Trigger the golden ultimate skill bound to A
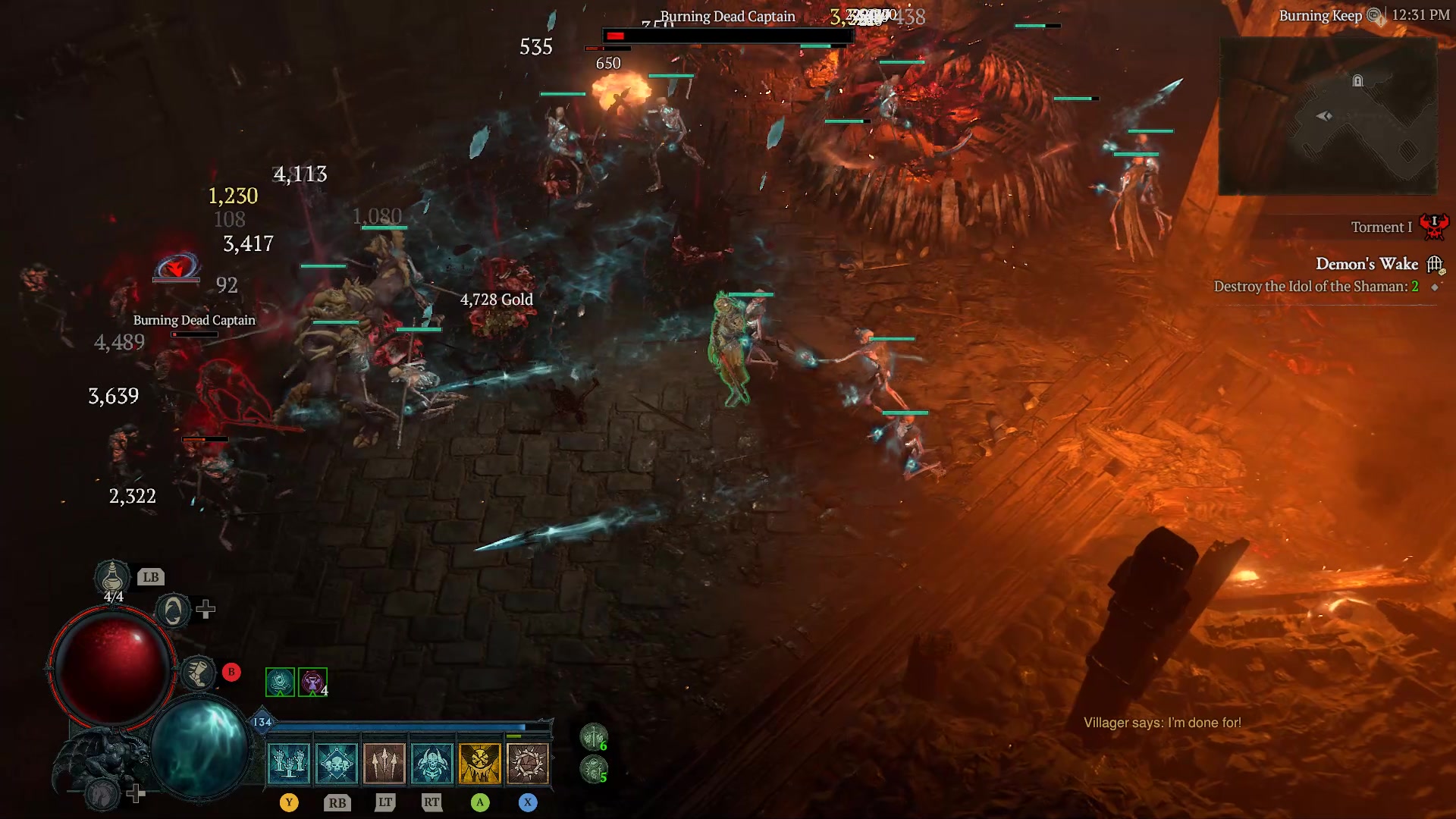This screenshot has width=1456, height=819. tap(480, 762)
